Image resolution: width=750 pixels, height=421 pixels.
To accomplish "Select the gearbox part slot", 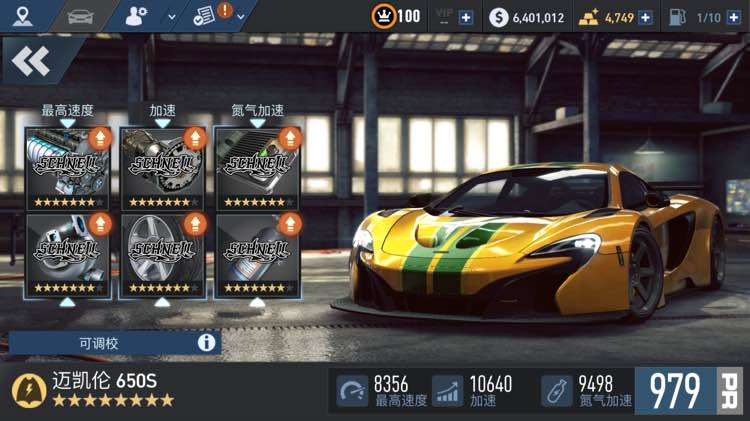I will (x=162, y=167).
